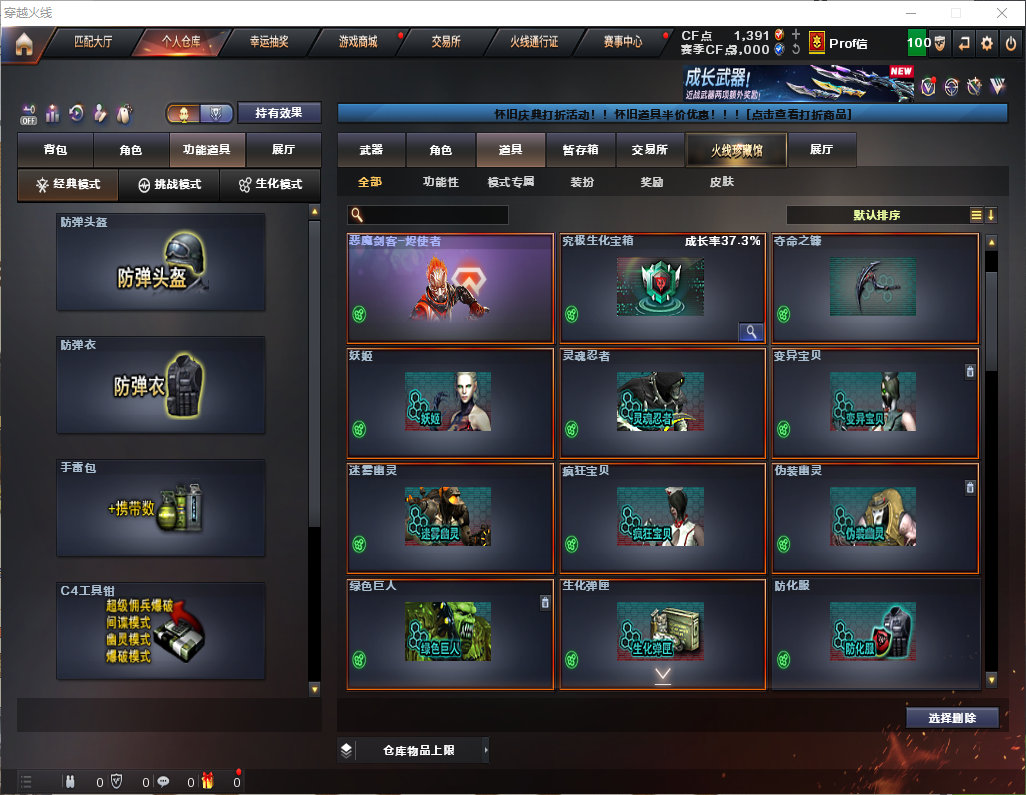
Task: Click the home icon button
Action: pos(23,43)
